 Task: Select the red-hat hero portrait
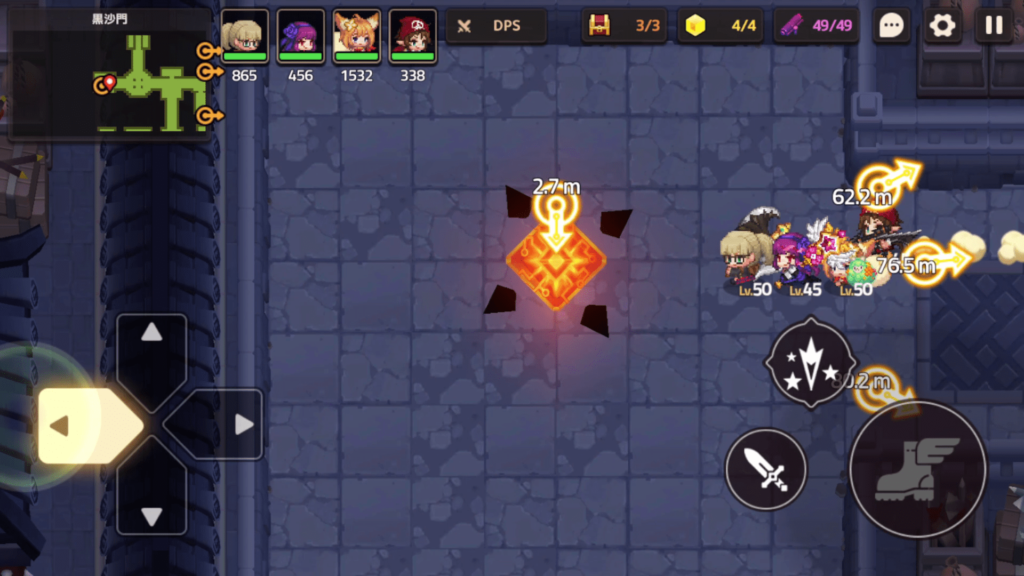[412, 33]
